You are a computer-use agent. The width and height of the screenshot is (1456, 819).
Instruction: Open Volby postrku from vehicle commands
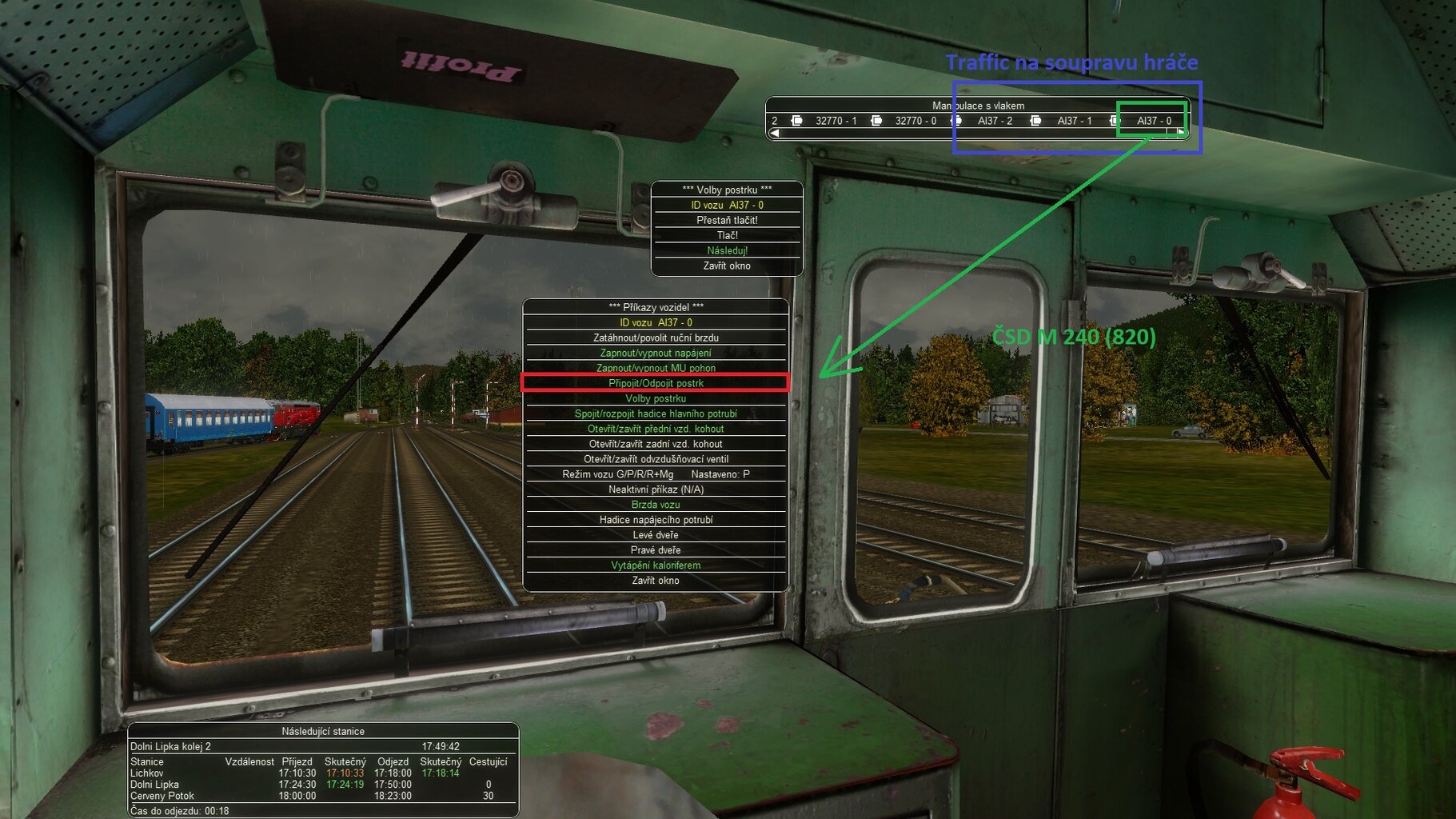656,398
